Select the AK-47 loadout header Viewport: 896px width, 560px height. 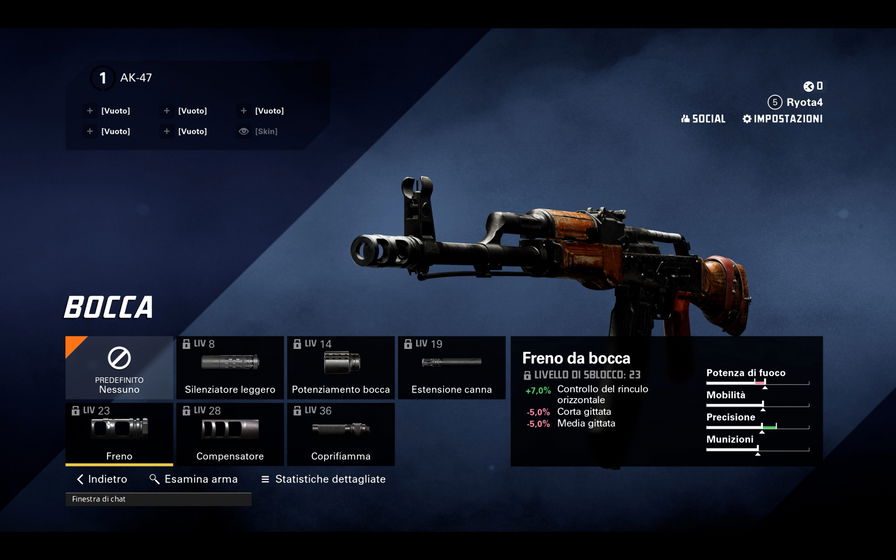pyautogui.click(x=135, y=77)
